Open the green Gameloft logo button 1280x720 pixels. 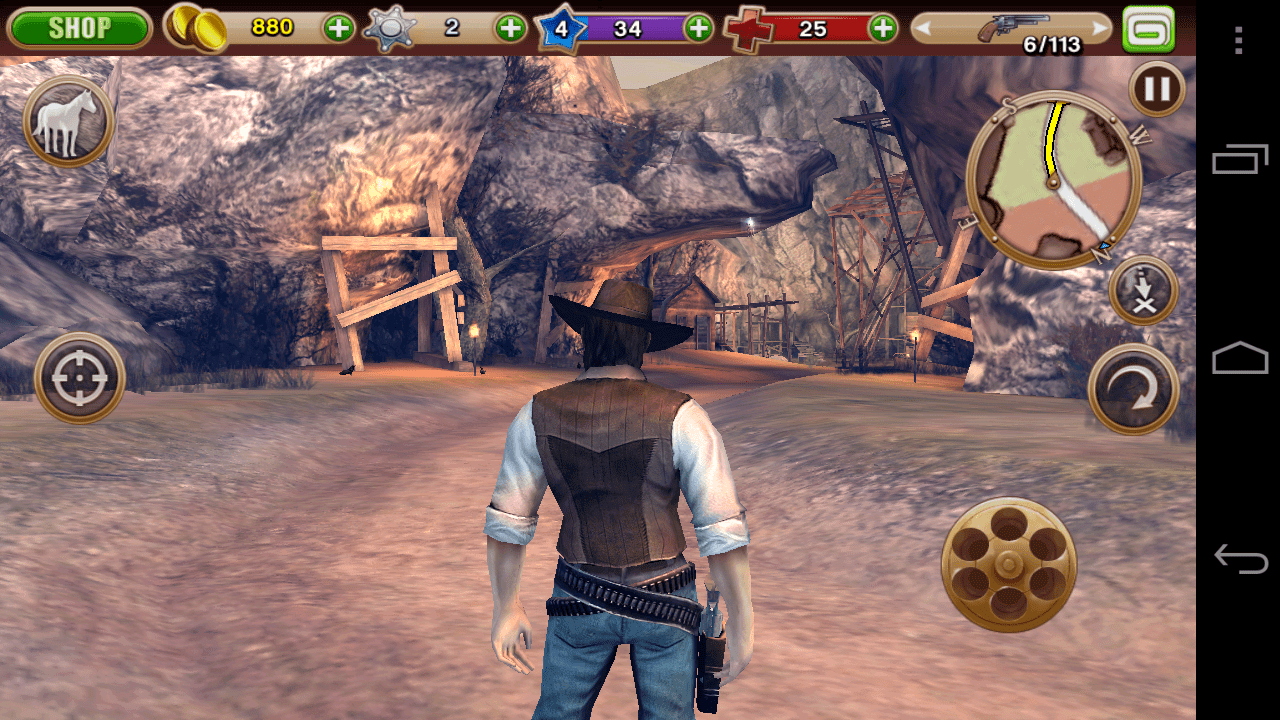pos(1148,28)
